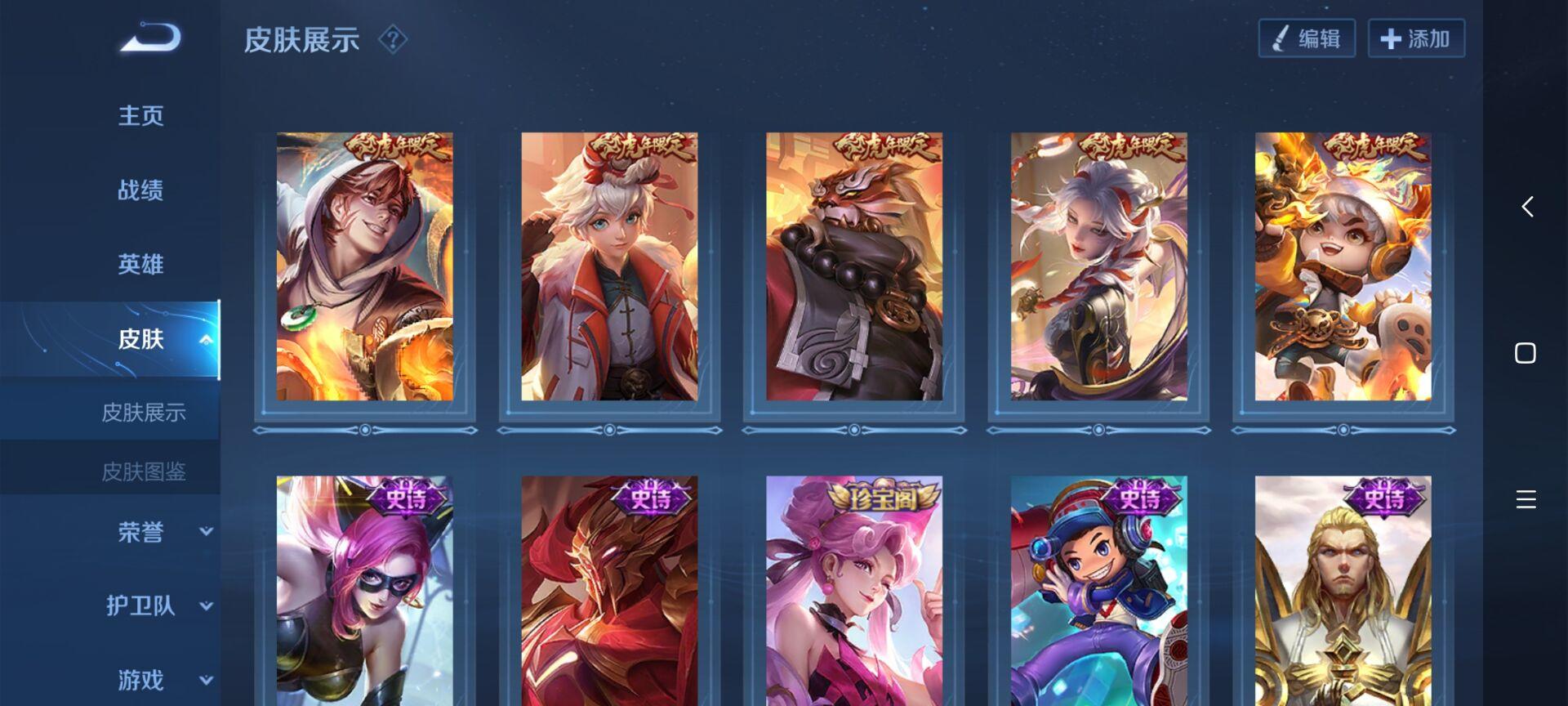Click the 虎年限定 banner on the first skin card
Image resolution: width=1568 pixels, height=706 pixels.
396,147
